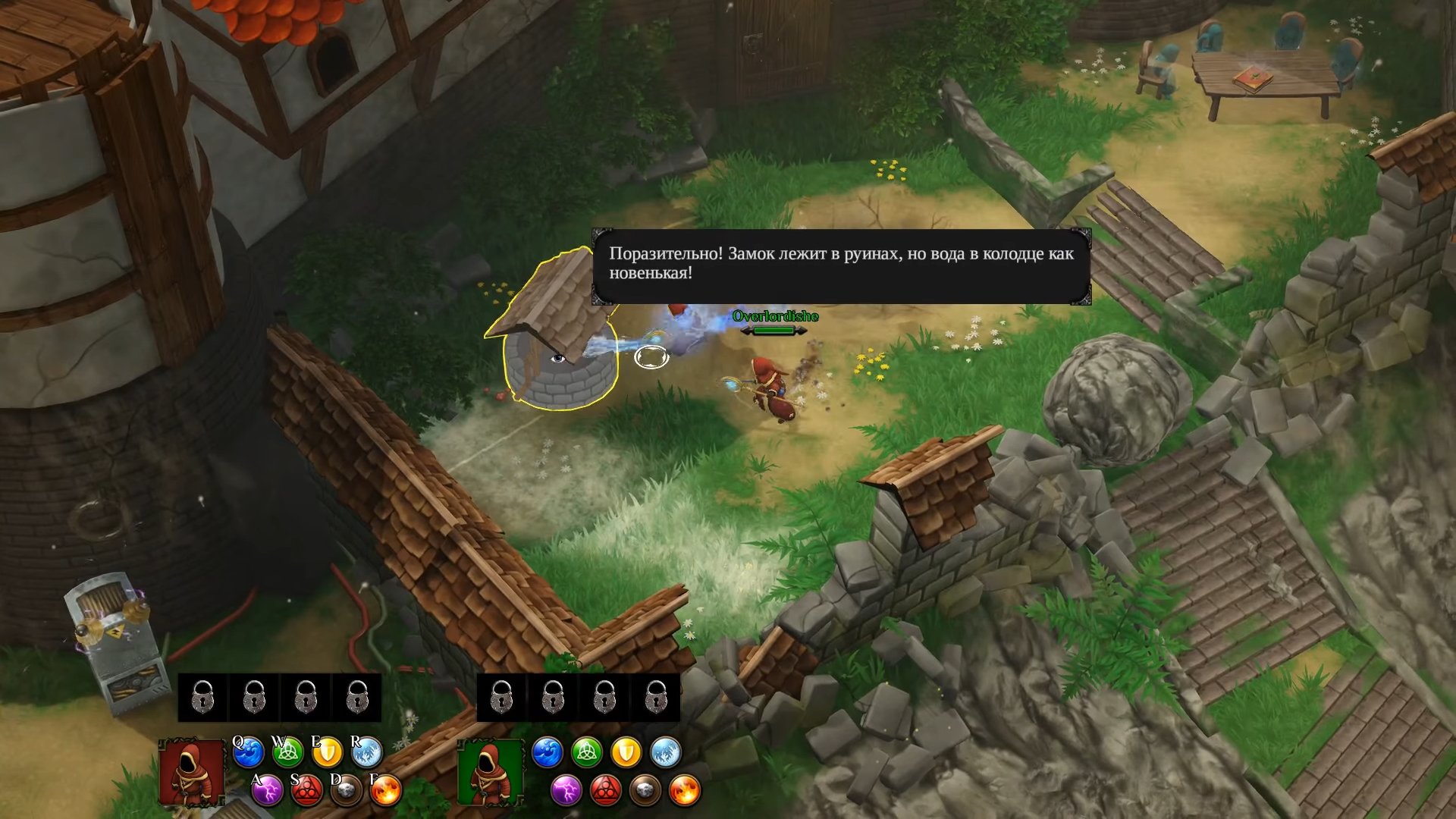Select the red wizard's Arcane element (S)
The width and height of the screenshot is (1456, 819).
(307, 792)
